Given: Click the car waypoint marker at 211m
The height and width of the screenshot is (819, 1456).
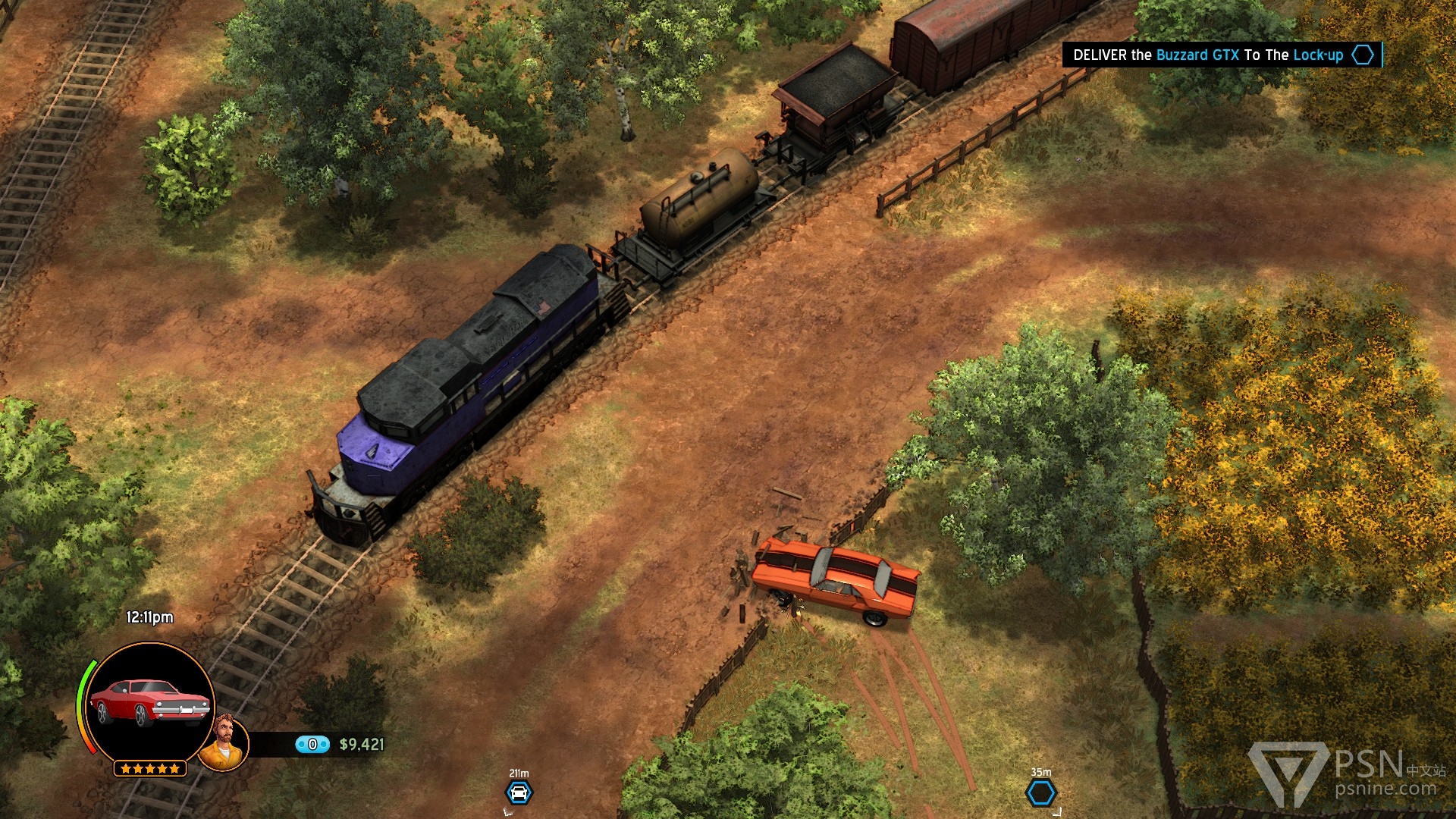Looking at the screenshot, I should [519, 793].
